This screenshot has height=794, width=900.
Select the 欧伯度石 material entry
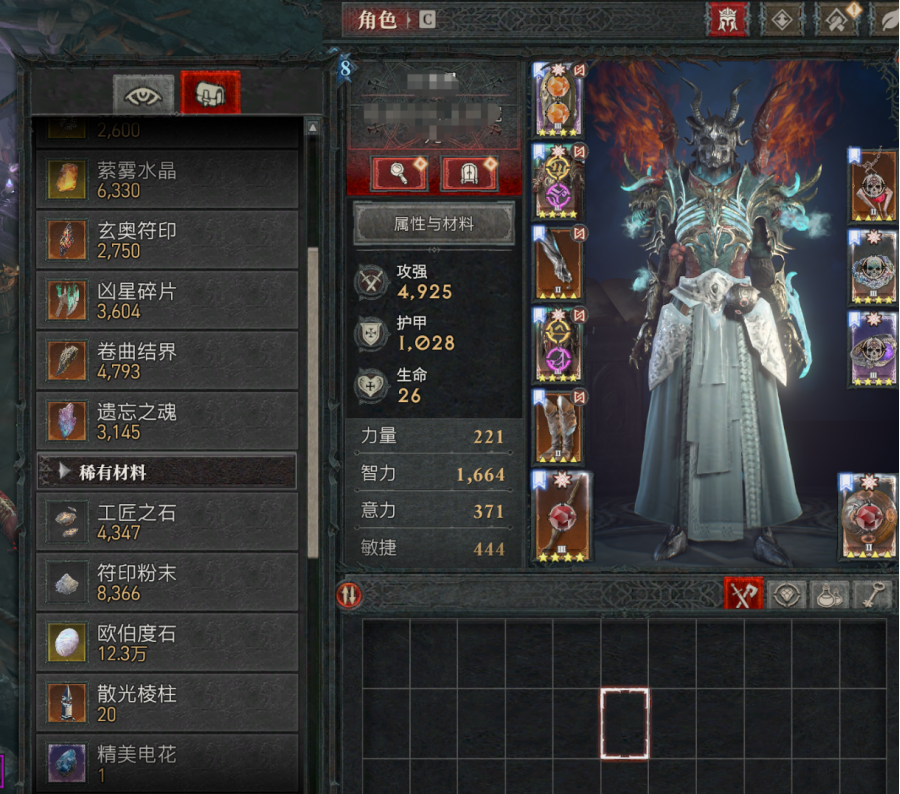click(x=166, y=643)
